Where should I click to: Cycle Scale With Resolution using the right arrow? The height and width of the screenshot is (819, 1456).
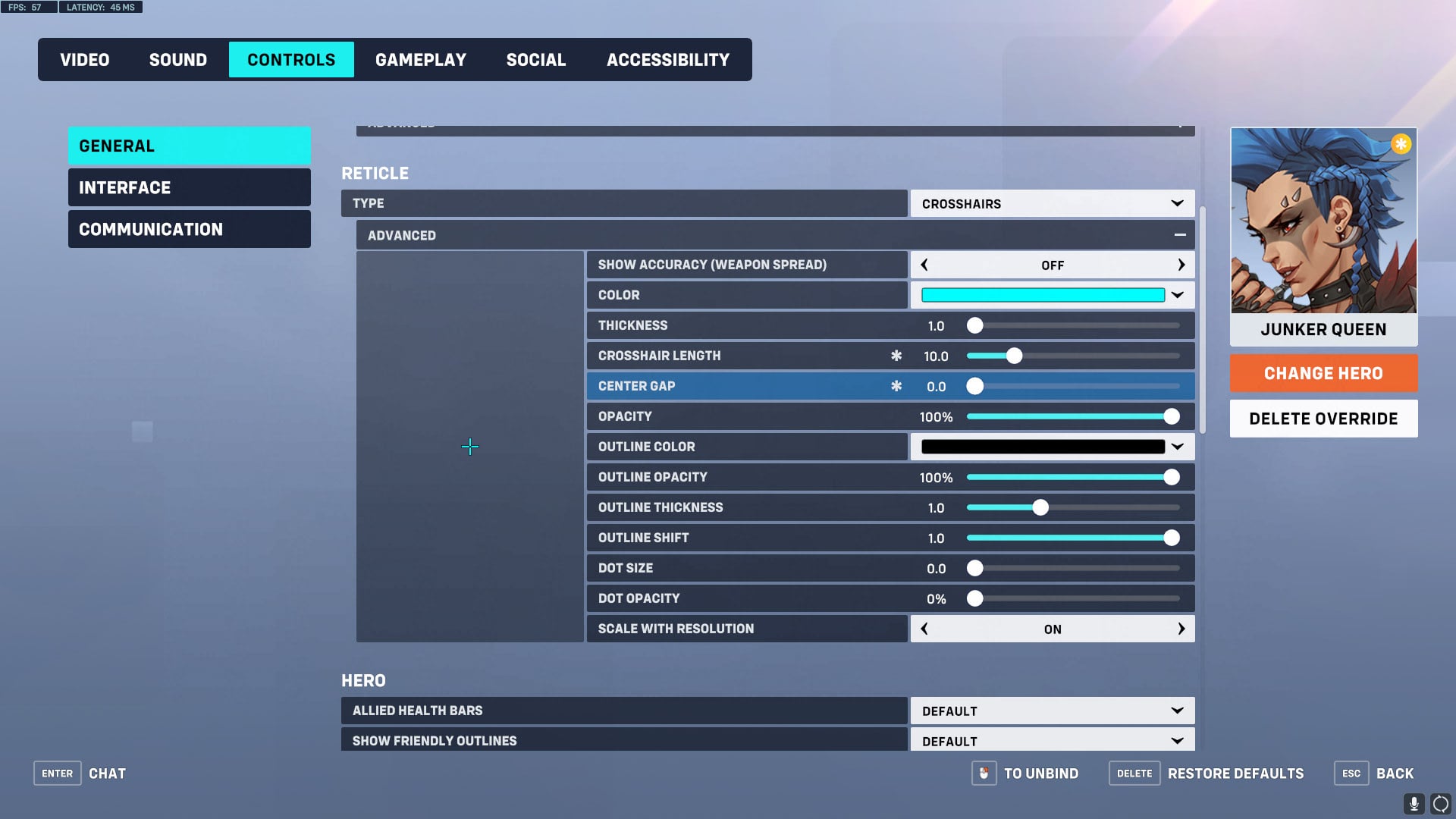click(x=1181, y=629)
